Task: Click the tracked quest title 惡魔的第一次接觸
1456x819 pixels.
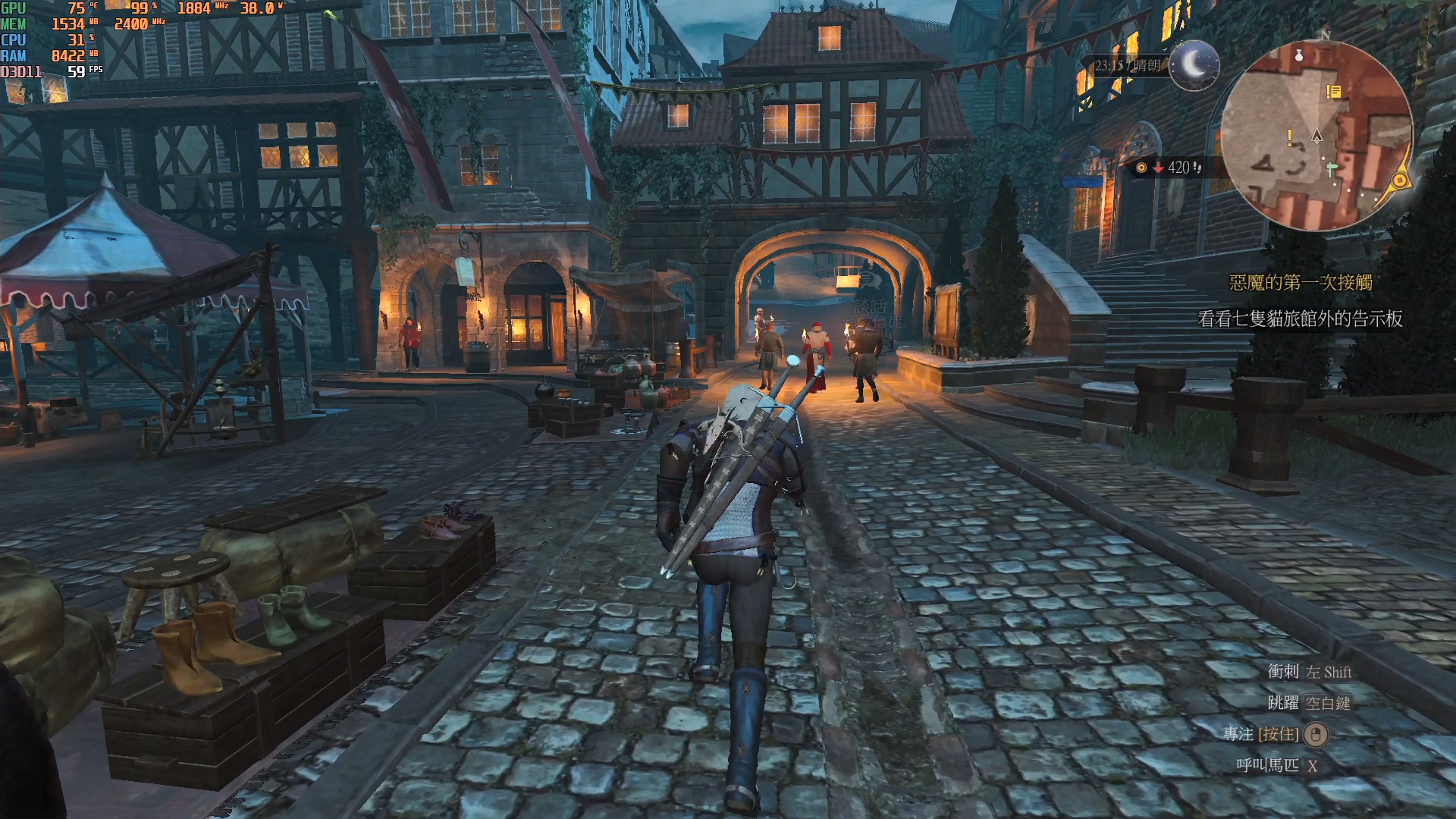Action: coord(1301,283)
